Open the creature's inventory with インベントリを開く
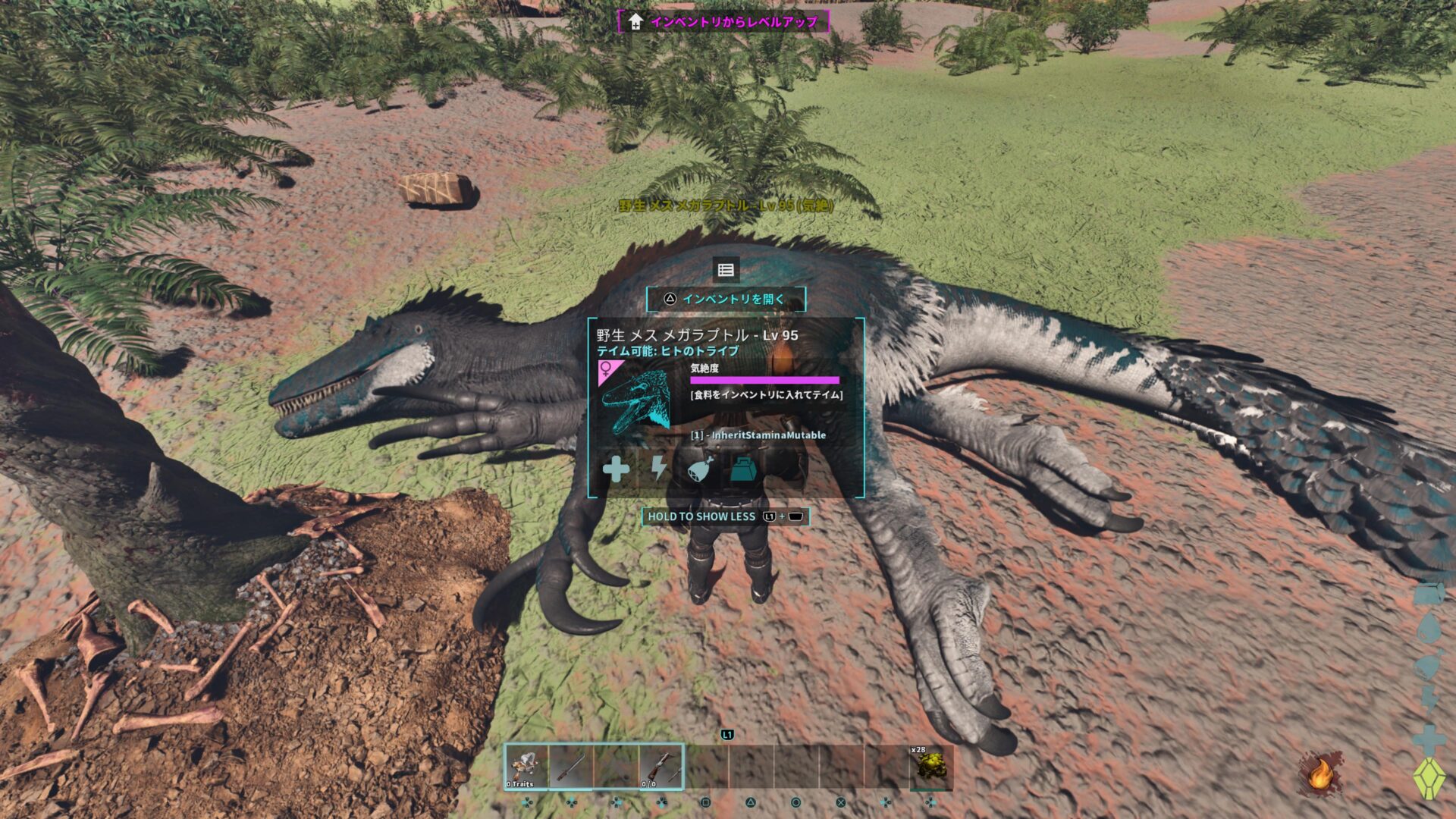The width and height of the screenshot is (1456, 819). [x=726, y=299]
